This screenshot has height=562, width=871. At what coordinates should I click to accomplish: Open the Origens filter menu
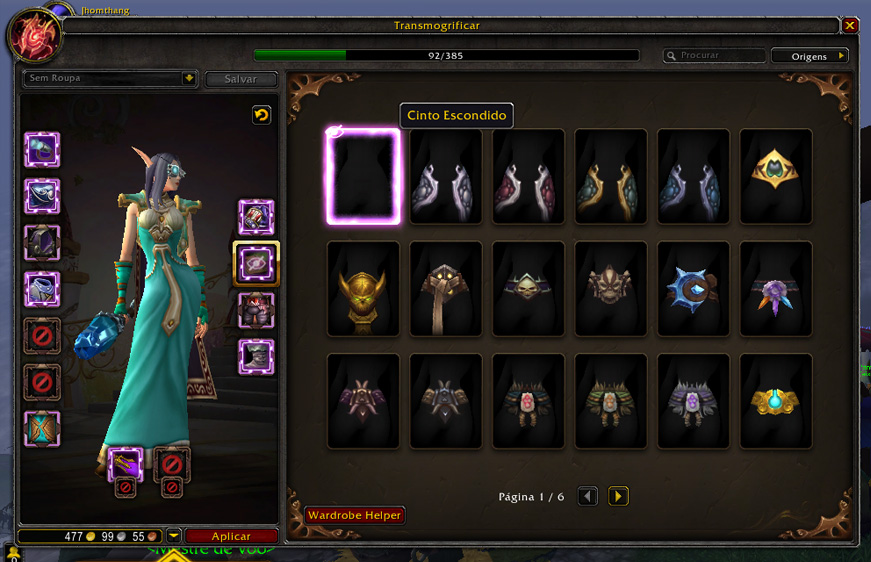click(809, 56)
